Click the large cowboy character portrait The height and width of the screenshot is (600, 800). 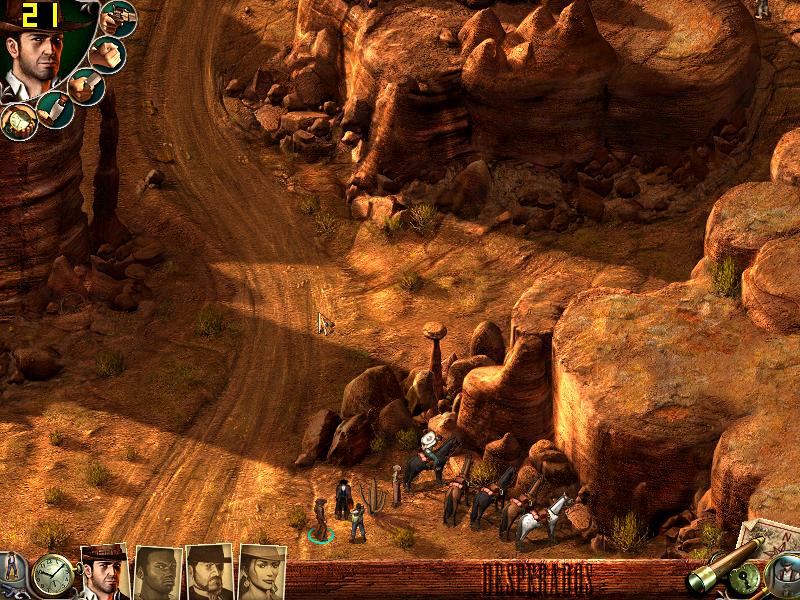click(38, 55)
